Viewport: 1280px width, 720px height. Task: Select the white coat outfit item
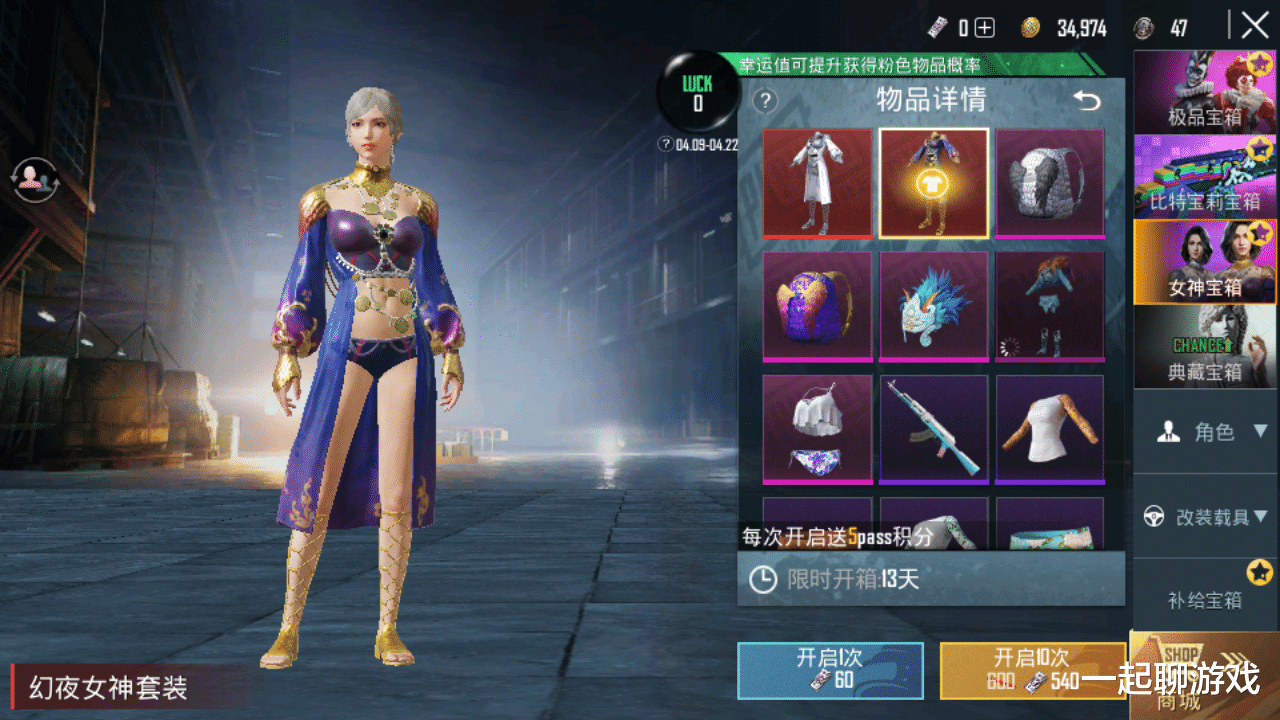[817, 183]
